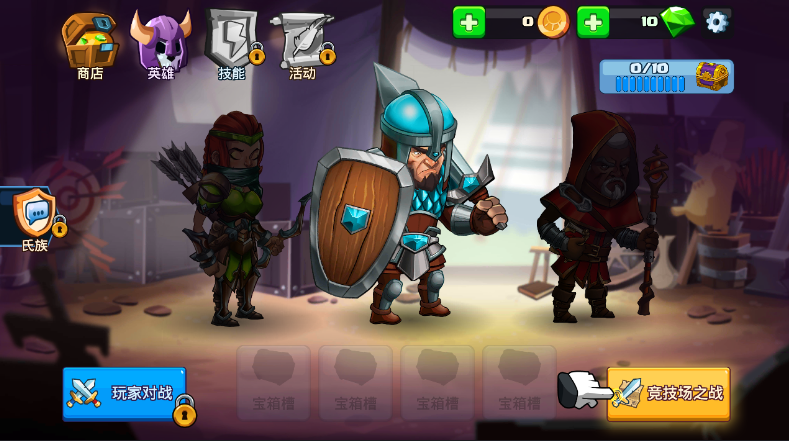This screenshot has width=789, height=441.
Task: Start the 竞技场之战 arena battle
Action: click(669, 393)
